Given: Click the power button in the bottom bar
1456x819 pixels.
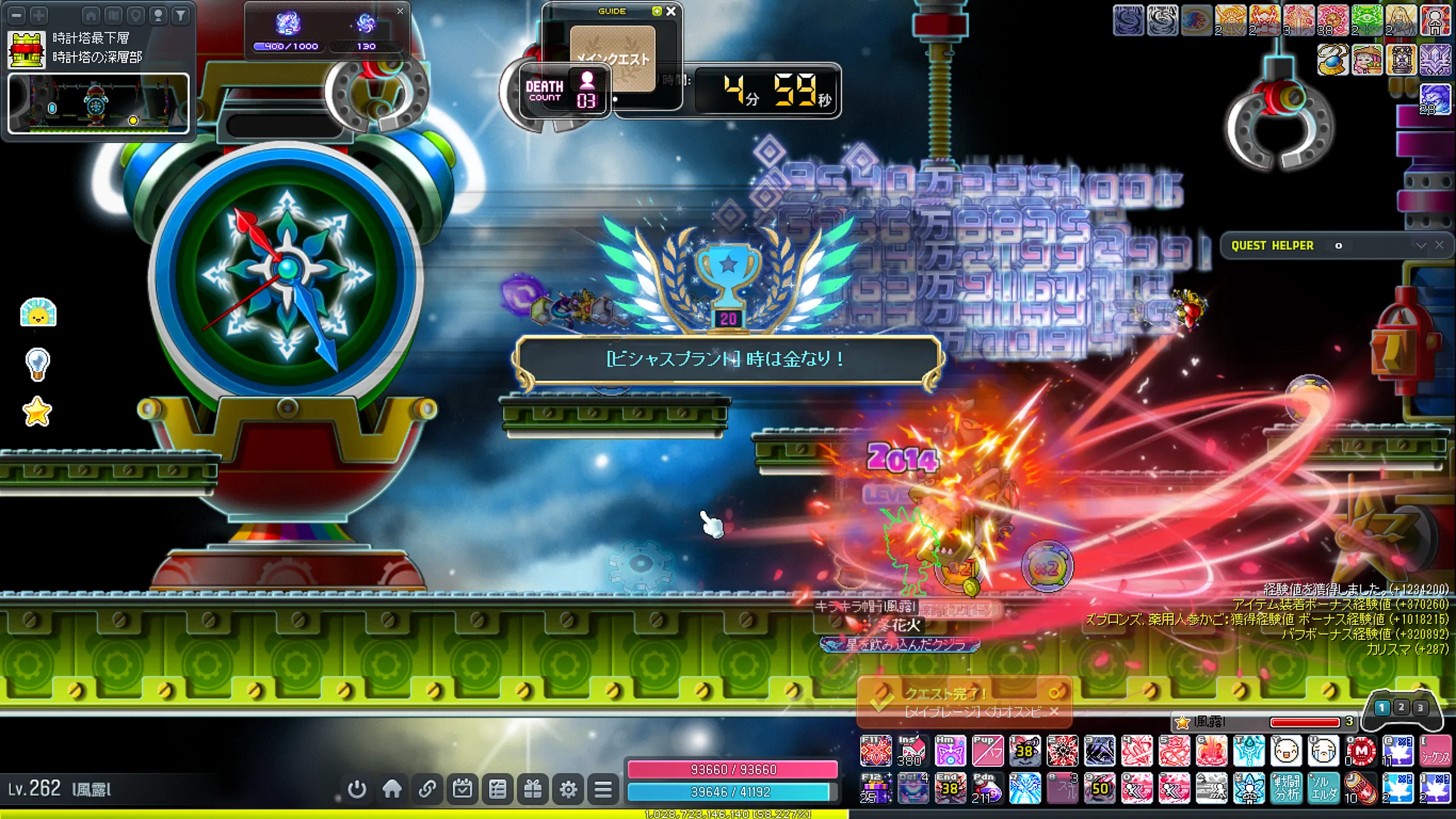Looking at the screenshot, I should [357, 789].
